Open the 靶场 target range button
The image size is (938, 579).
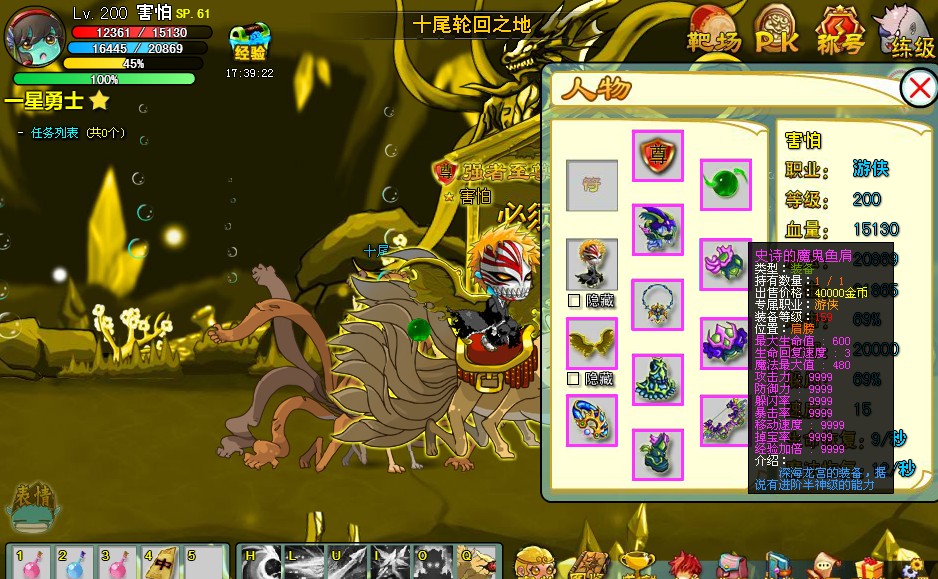(x=713, y=29)
